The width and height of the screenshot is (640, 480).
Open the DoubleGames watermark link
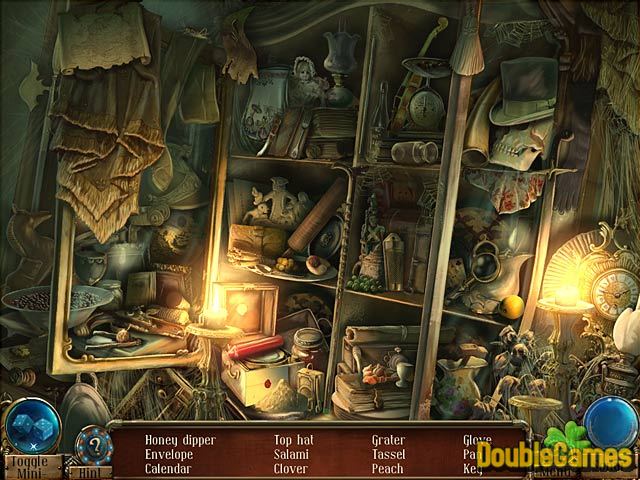[x=553, y=456]
